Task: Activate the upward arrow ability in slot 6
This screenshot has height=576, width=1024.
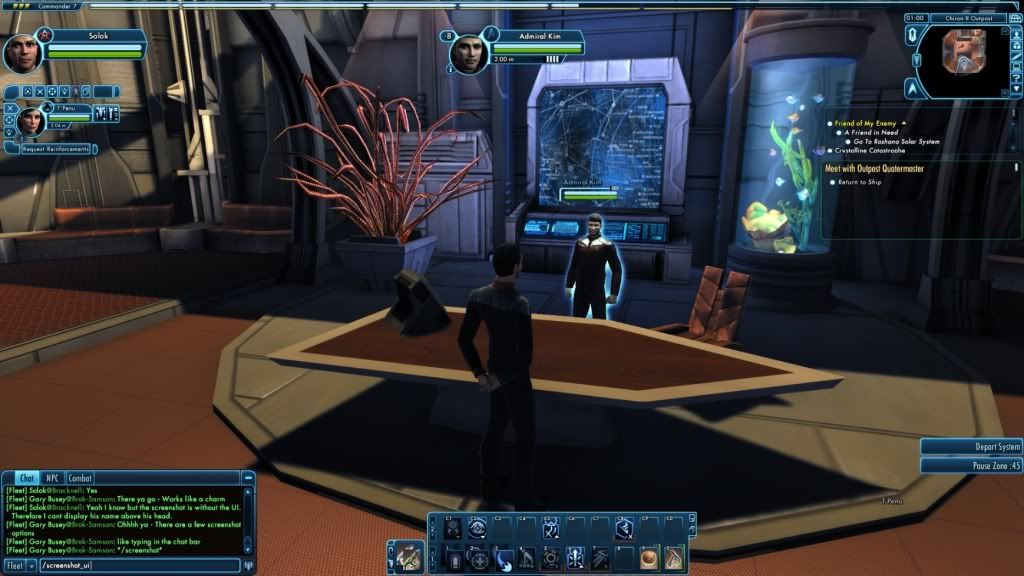Action: (576, 557)
